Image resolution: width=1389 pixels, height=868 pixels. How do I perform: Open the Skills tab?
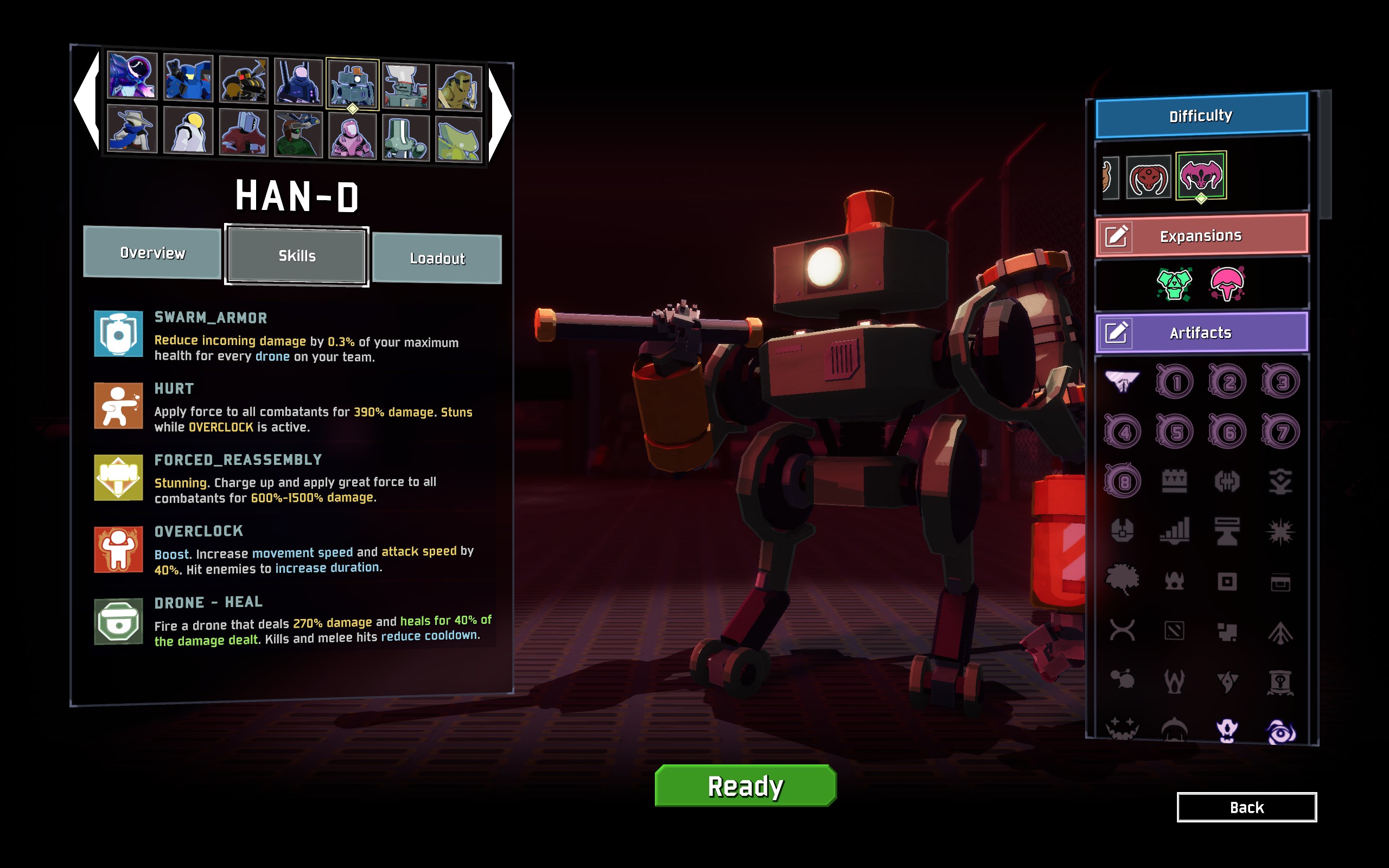[297, 256]
